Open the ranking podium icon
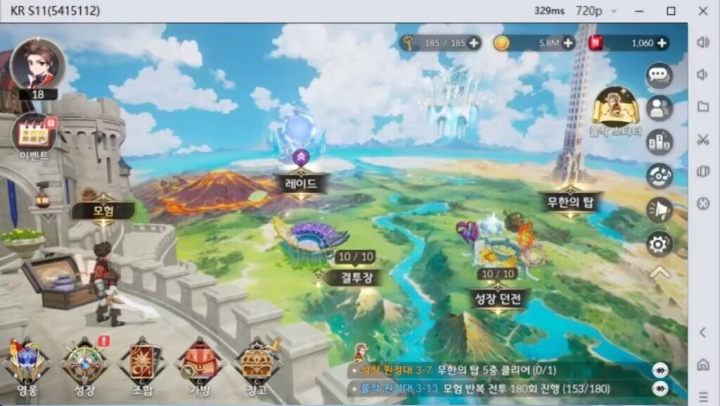Viewport: 720px width, 406px height. pos(659,142)
